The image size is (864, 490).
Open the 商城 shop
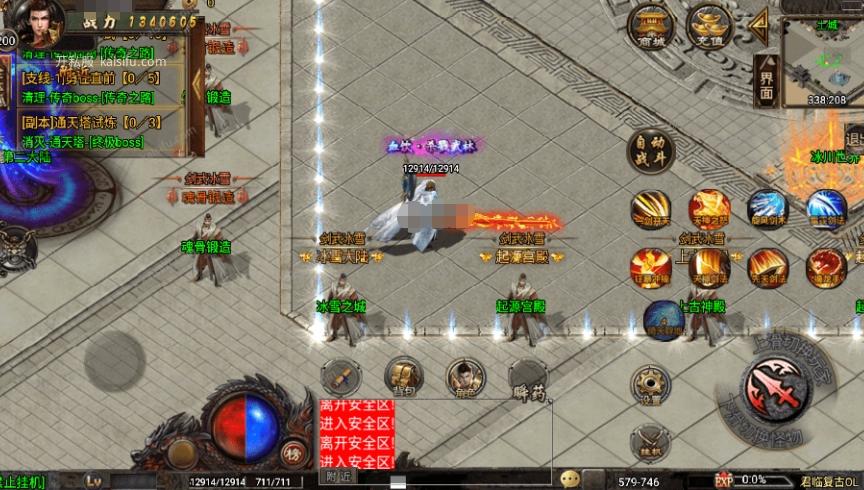650,26
